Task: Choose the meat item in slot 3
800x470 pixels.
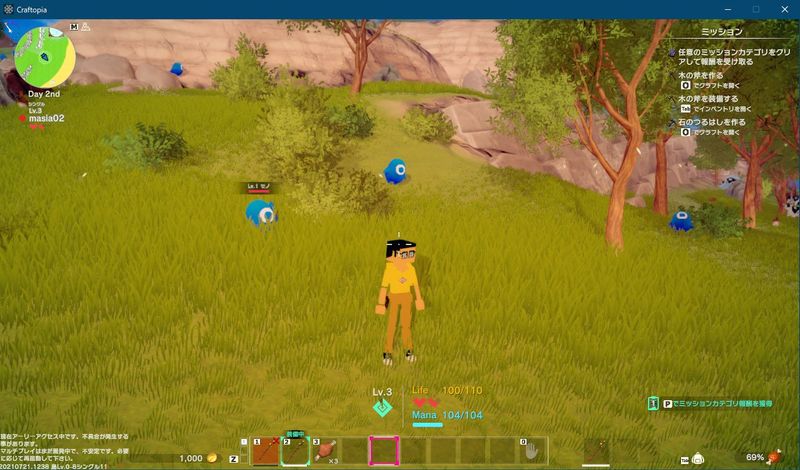Action: 325,451
